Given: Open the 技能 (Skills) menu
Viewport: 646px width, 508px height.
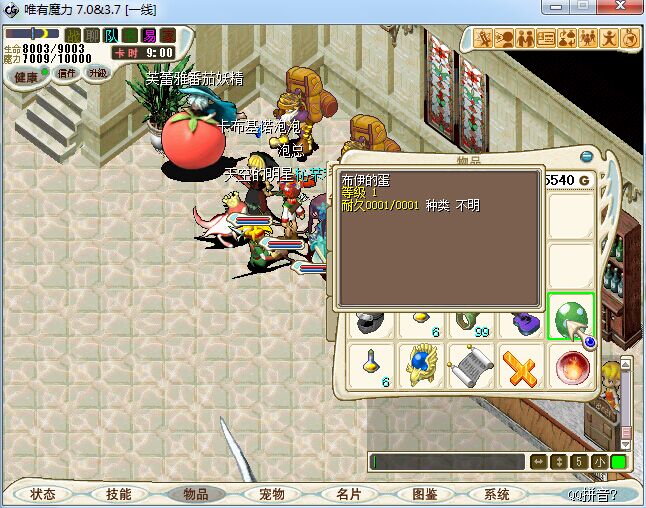Looking at the screenshot, I should pyautogui.click(x=119, y=494).
